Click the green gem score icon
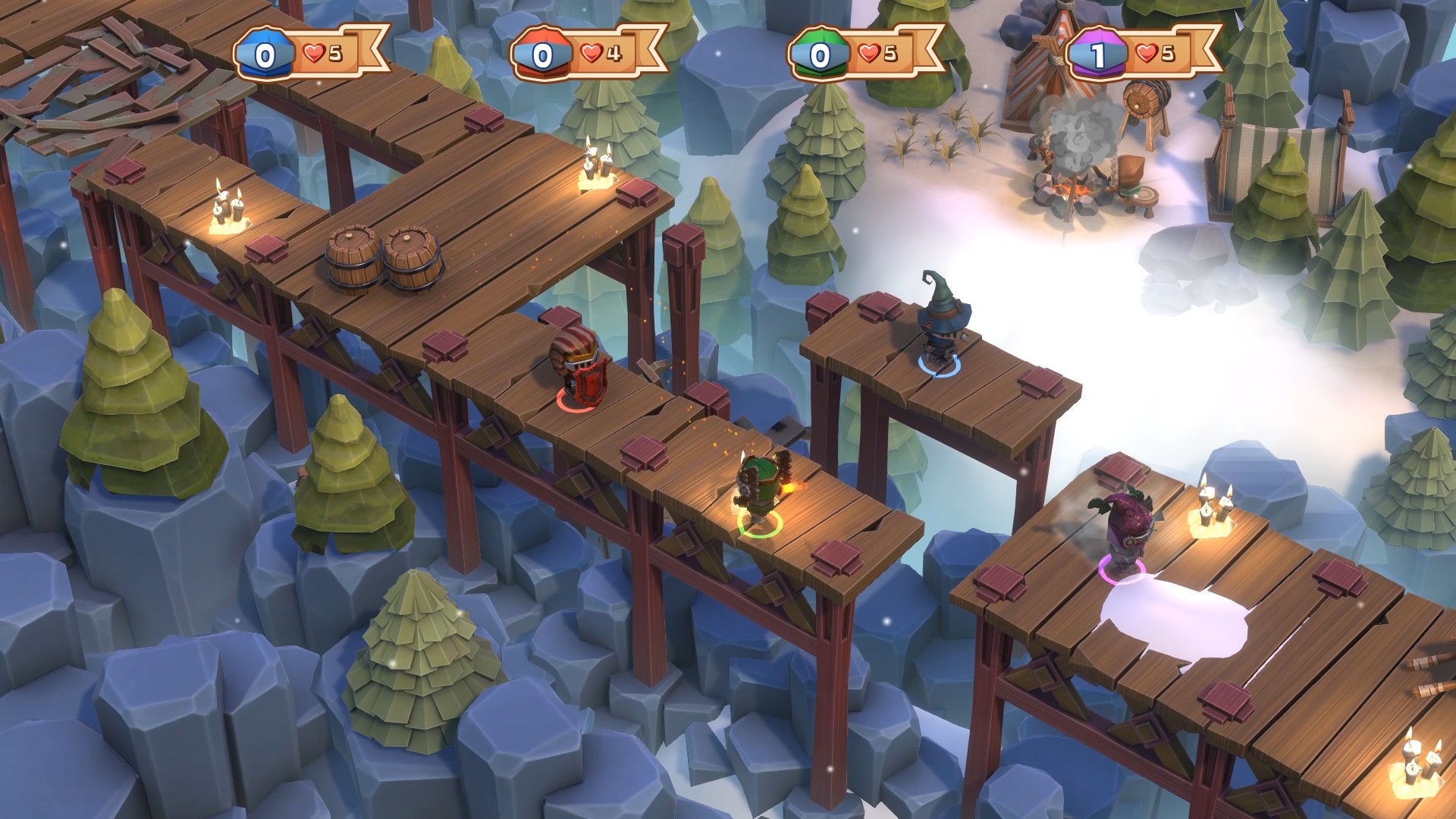The height and width of the screenshot is (819, 1456). [x=819, y=53]
